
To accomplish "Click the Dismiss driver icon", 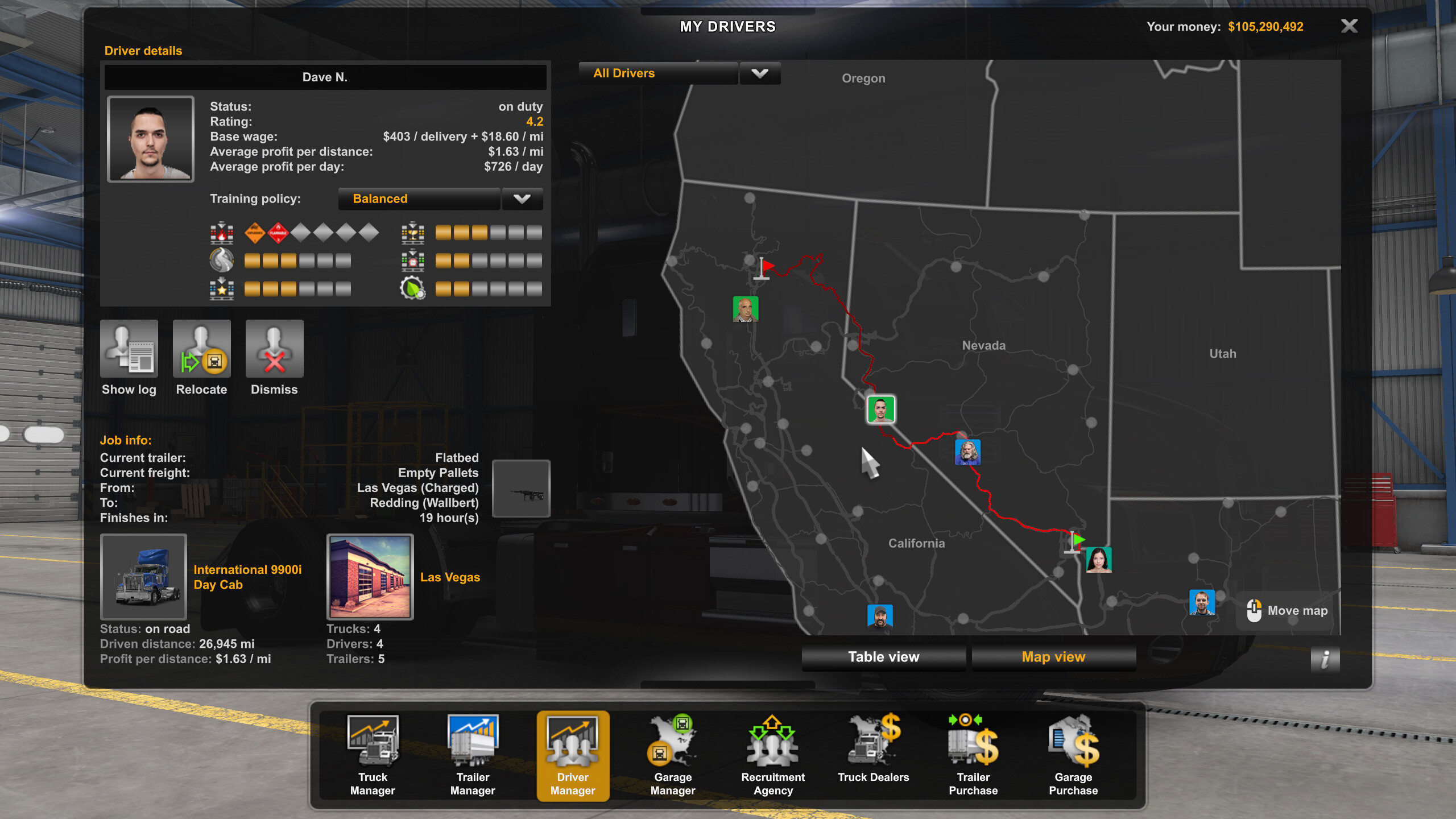I will (274, 348).
